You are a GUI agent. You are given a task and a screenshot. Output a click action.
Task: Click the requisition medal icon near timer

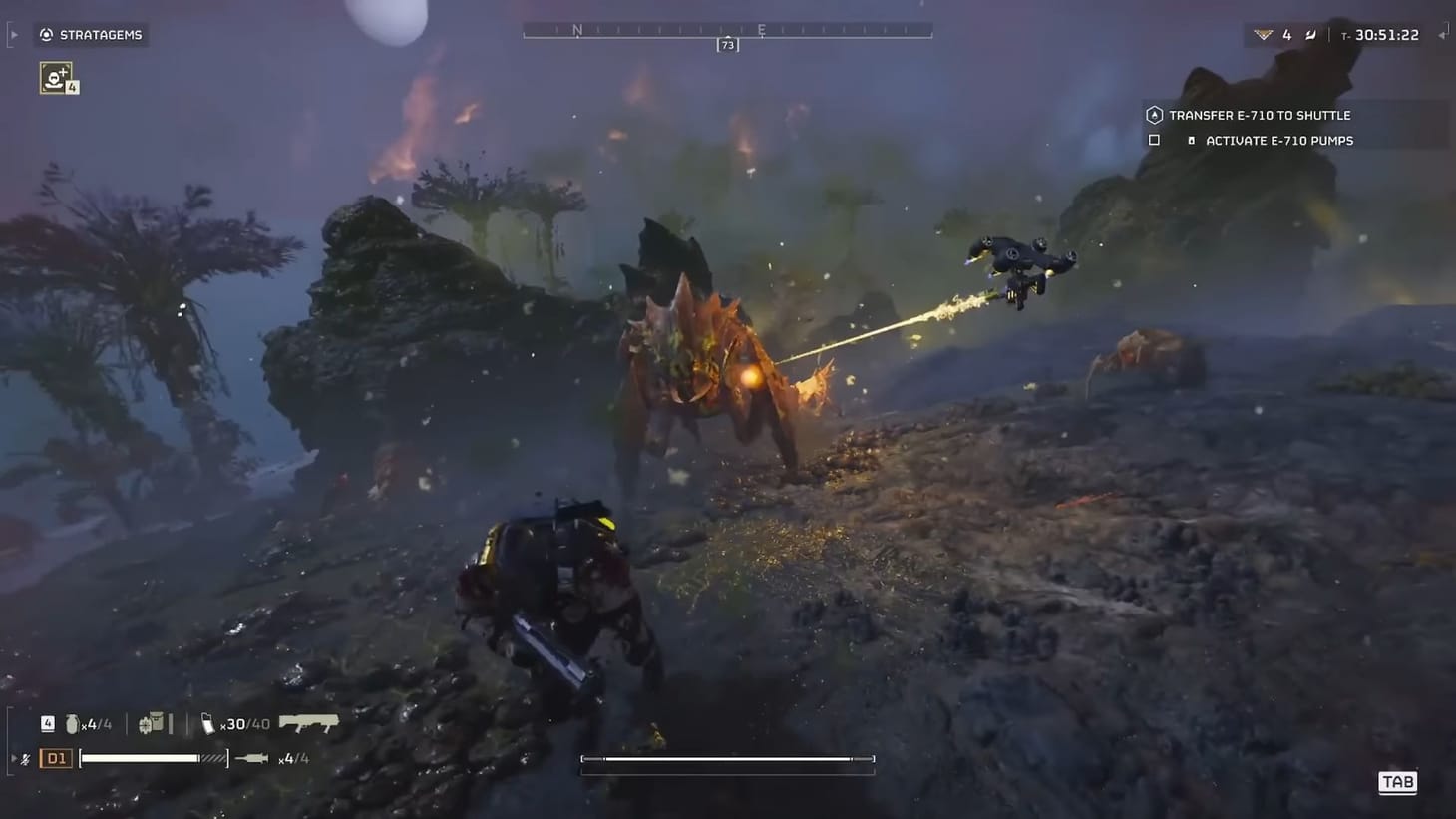tap(1263, 34)
